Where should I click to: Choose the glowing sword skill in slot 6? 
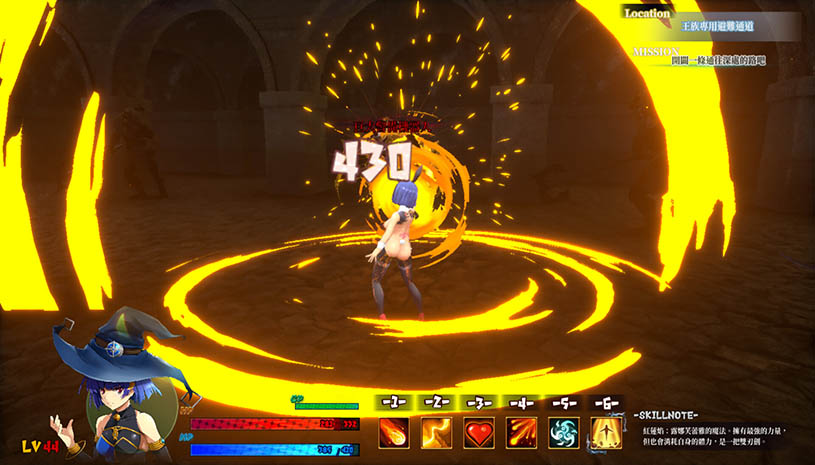tap(606, 433)
